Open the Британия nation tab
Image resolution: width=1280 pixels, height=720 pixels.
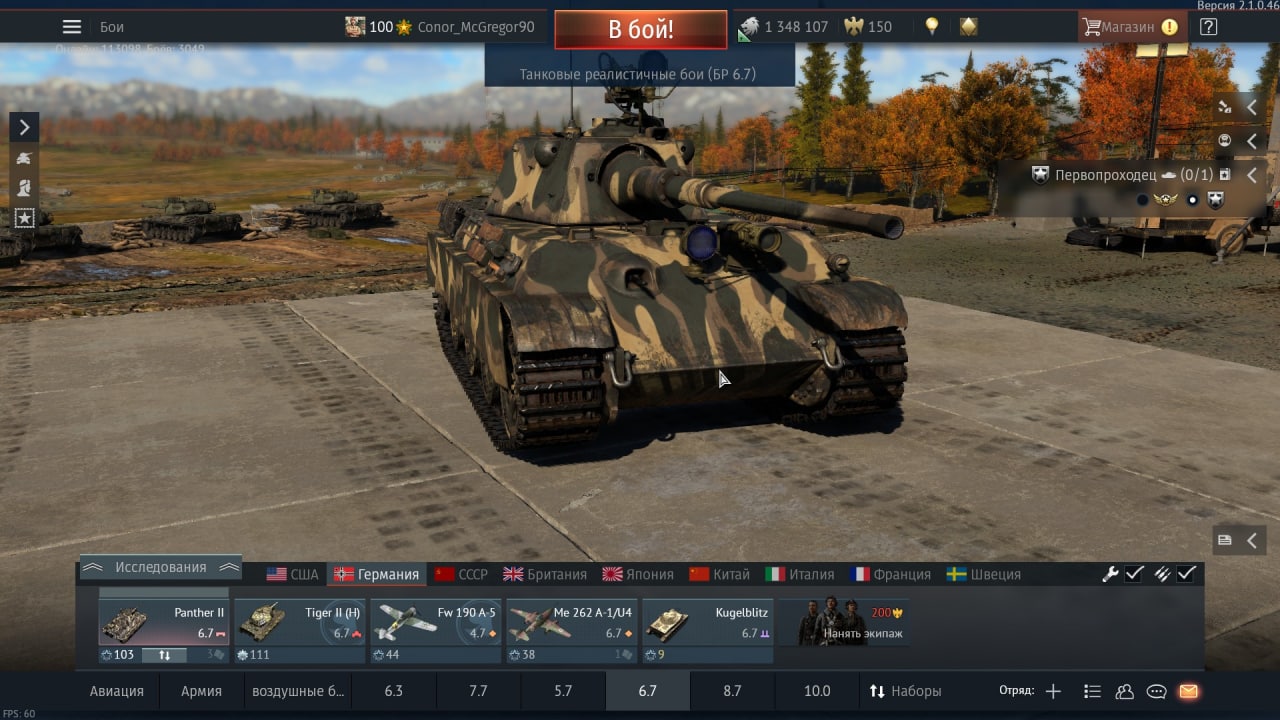click(545, 574)
